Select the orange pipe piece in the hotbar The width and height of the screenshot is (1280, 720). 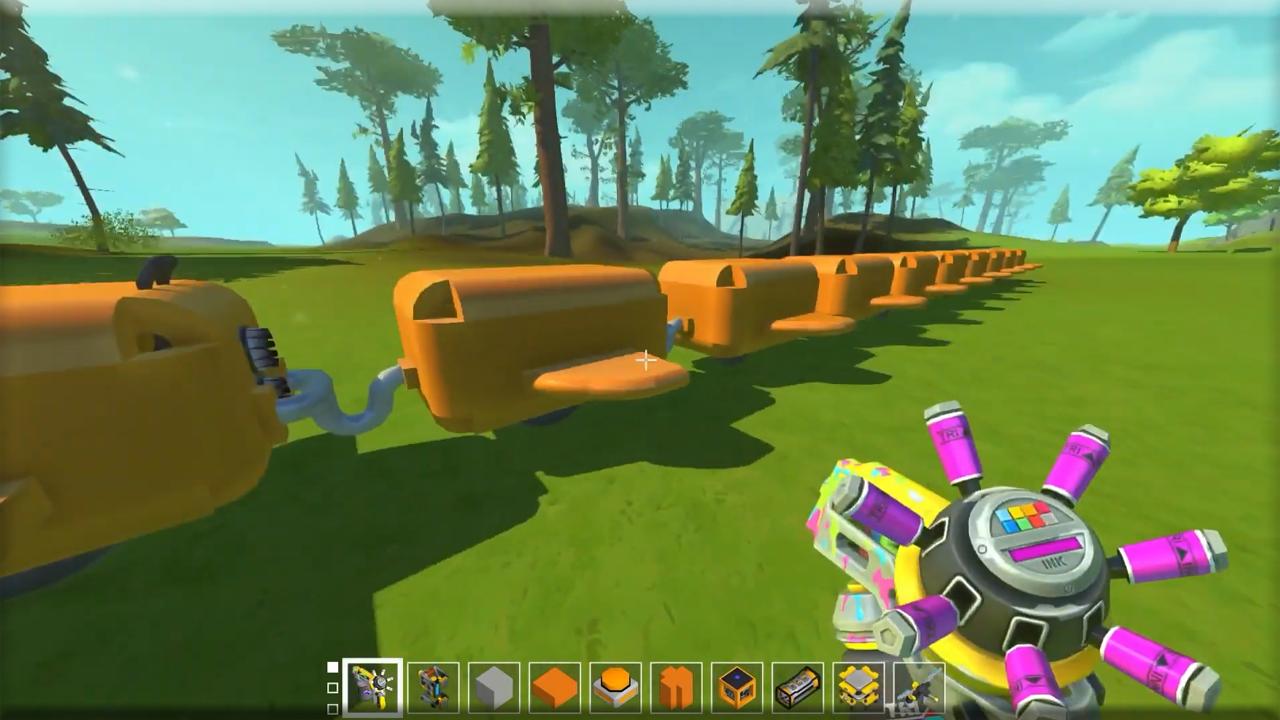coord(675,686)
